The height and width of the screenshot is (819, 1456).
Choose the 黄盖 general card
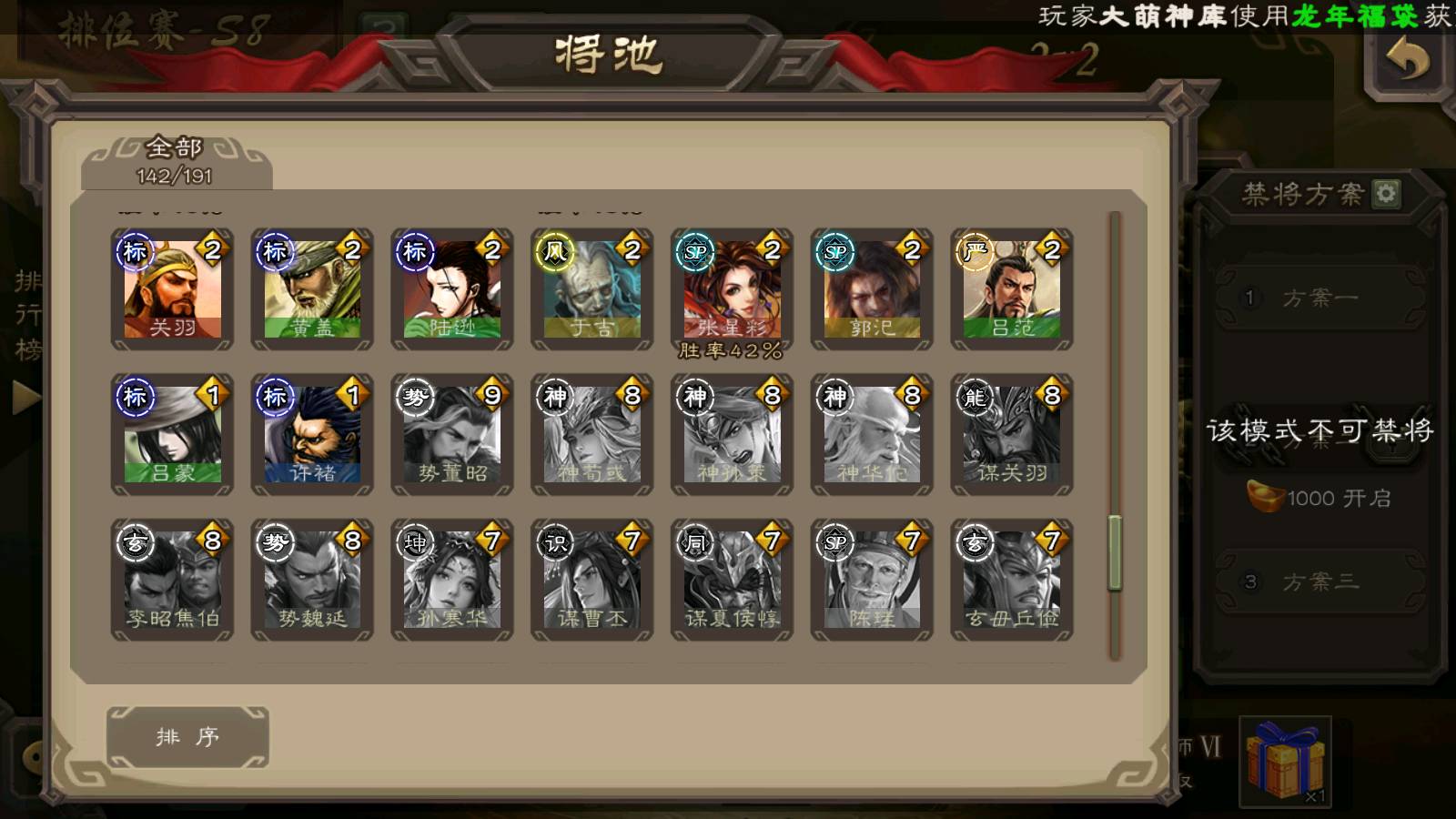(x=312, y=289)
